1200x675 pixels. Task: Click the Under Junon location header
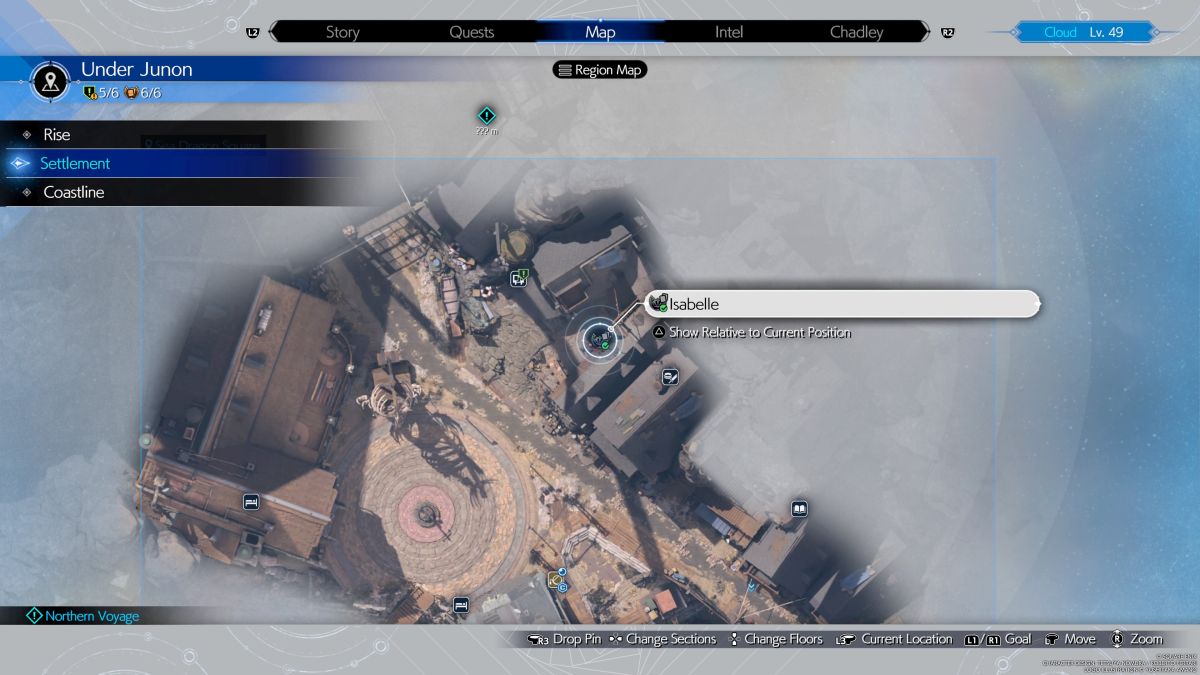[136, 70]
